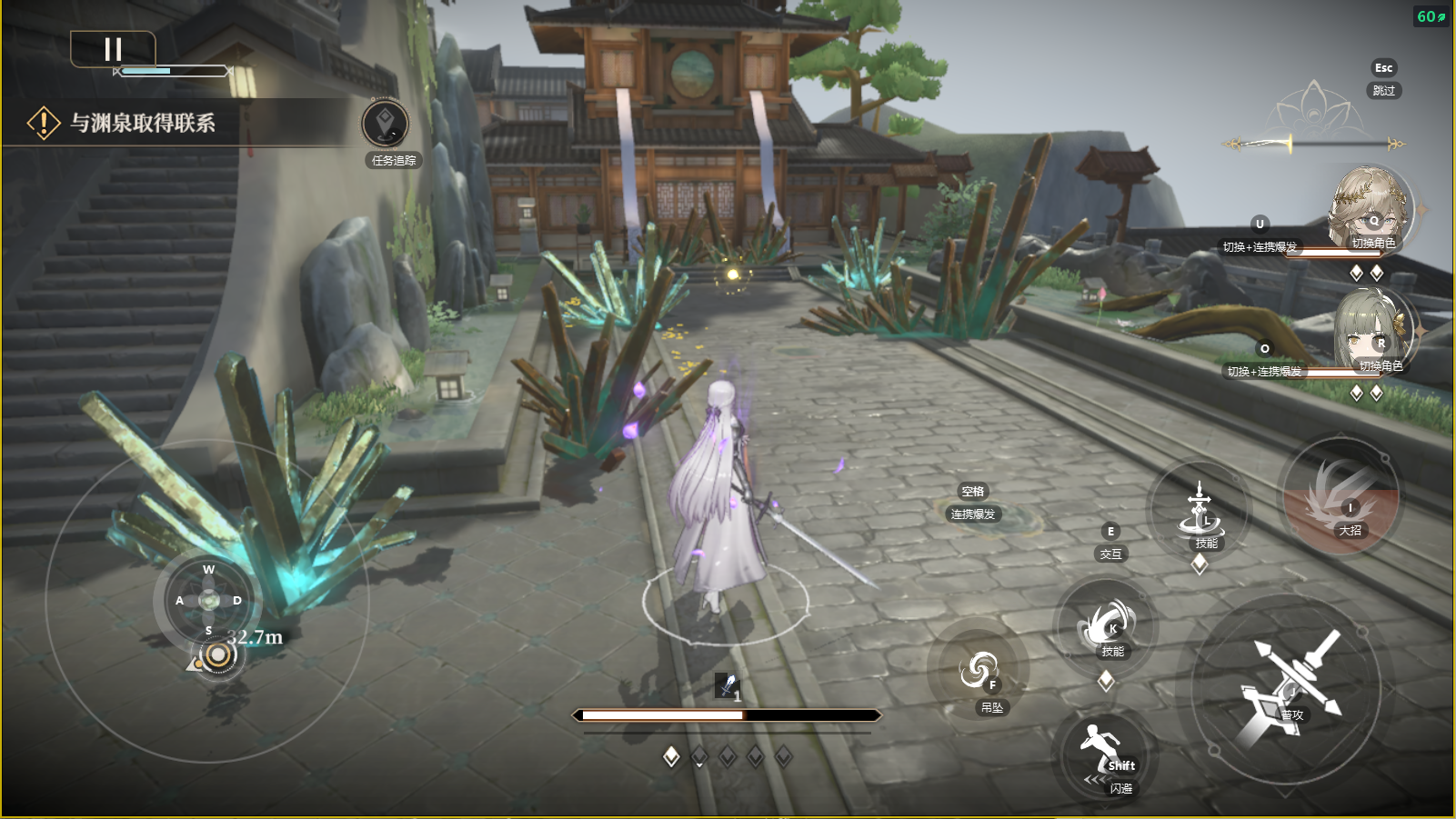
Task: Use the upper 技能 skill with sword icon
Action: [x=1200, y=514]
